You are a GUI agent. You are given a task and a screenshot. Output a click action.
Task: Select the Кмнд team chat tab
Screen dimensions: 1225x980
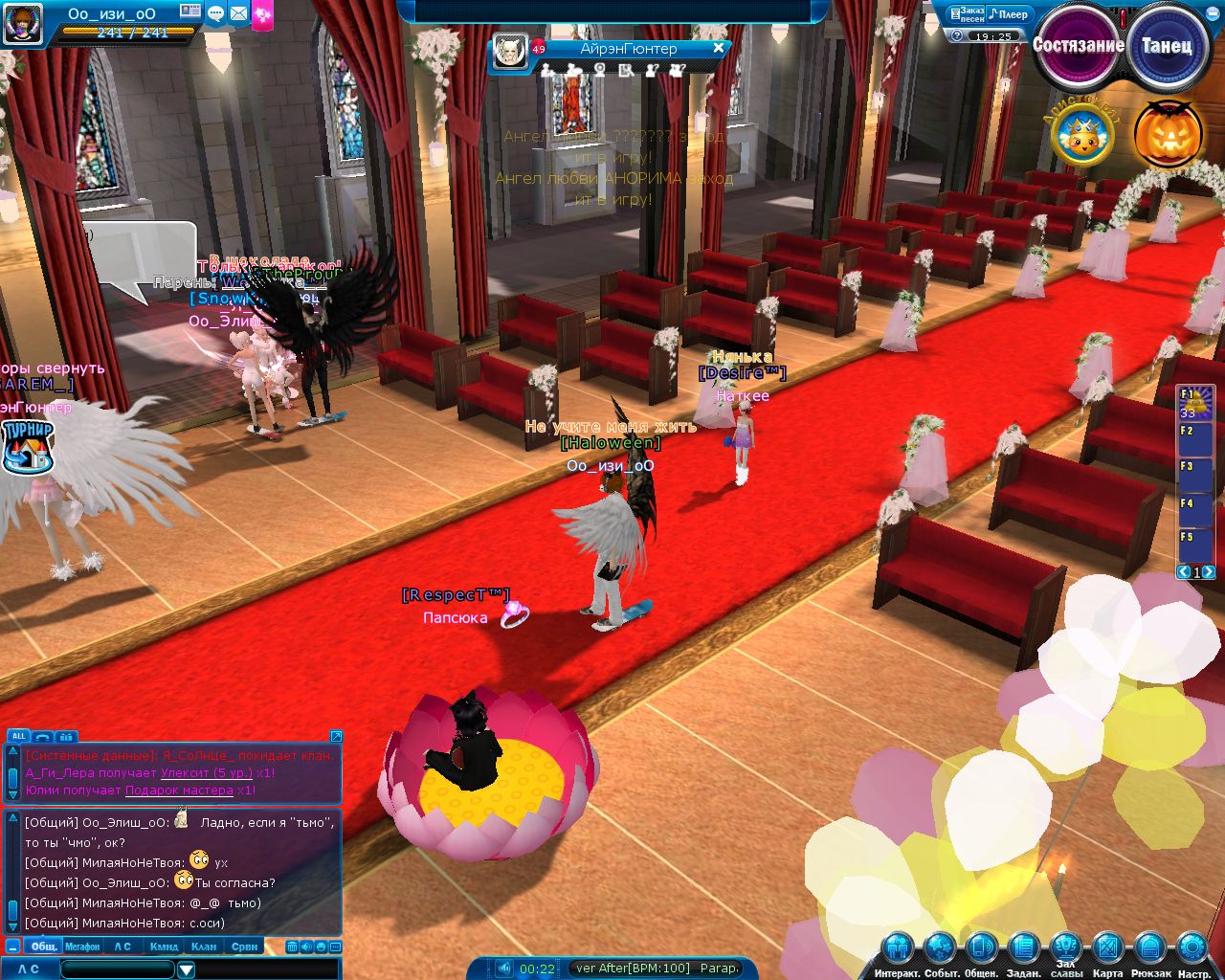point(164,947)
